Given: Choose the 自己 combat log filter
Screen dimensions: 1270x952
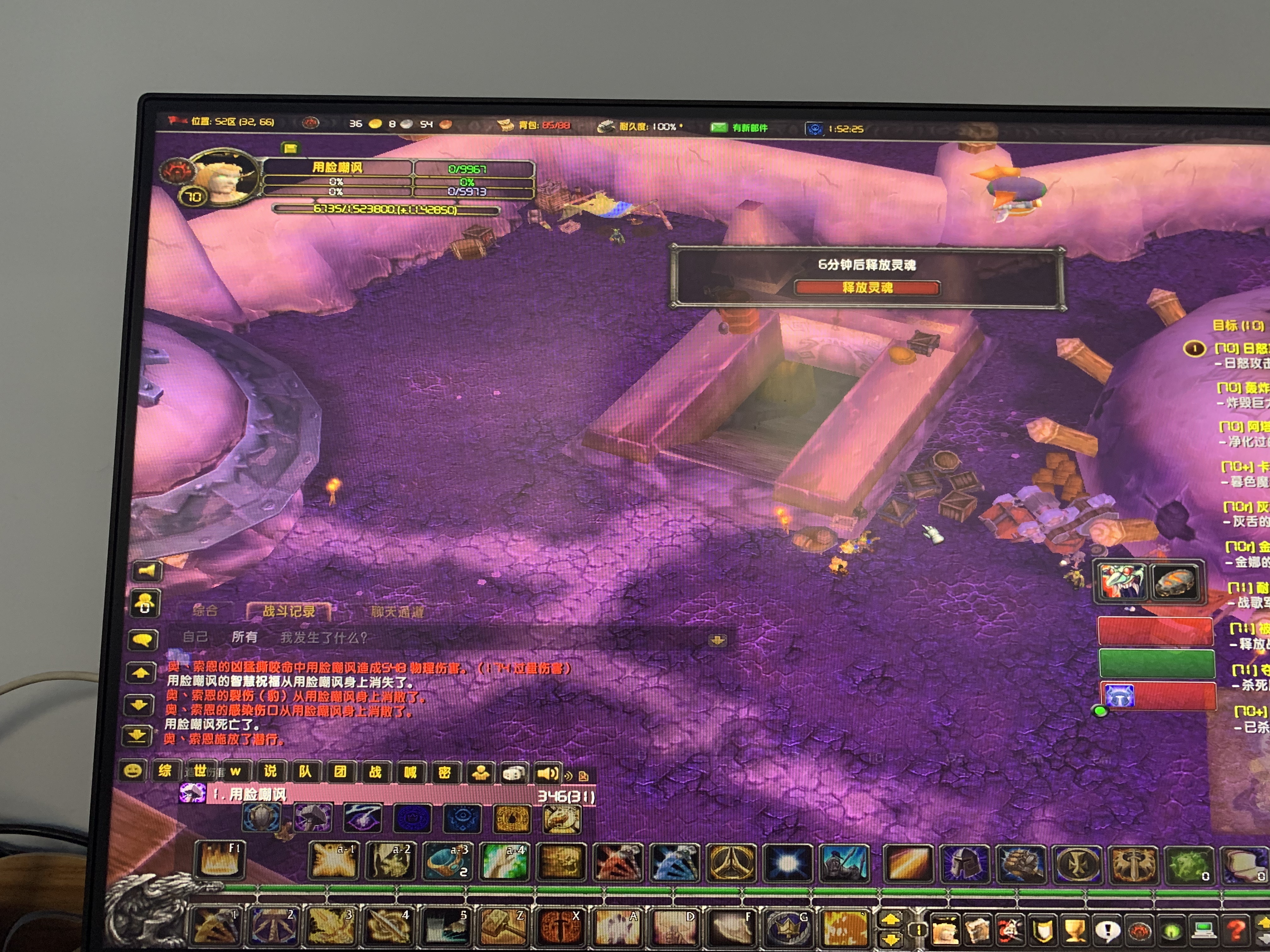Looking at the screenshot, I should point(195,636).
